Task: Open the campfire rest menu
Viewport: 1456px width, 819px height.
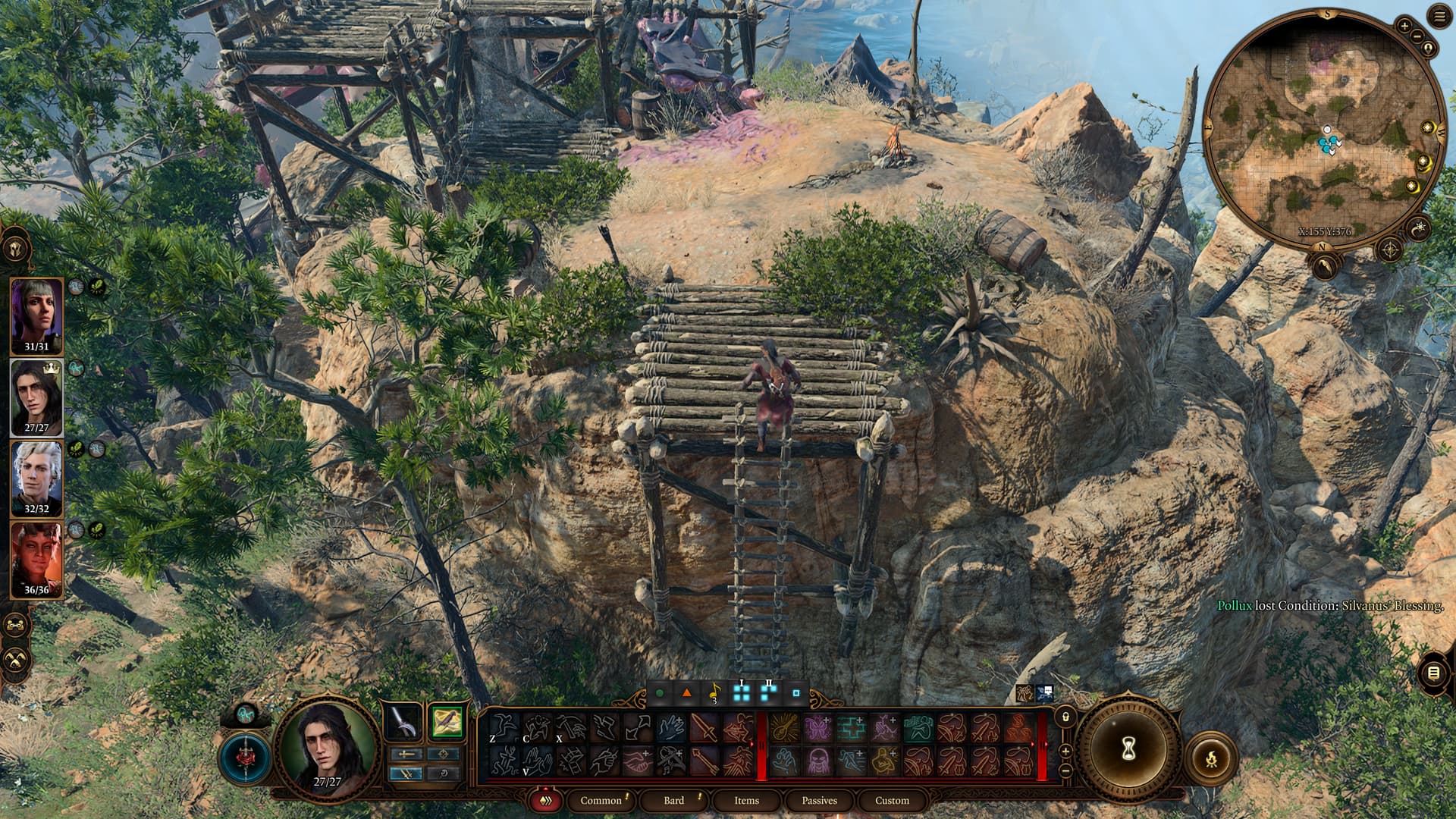Action: [x=1210, y=757]
